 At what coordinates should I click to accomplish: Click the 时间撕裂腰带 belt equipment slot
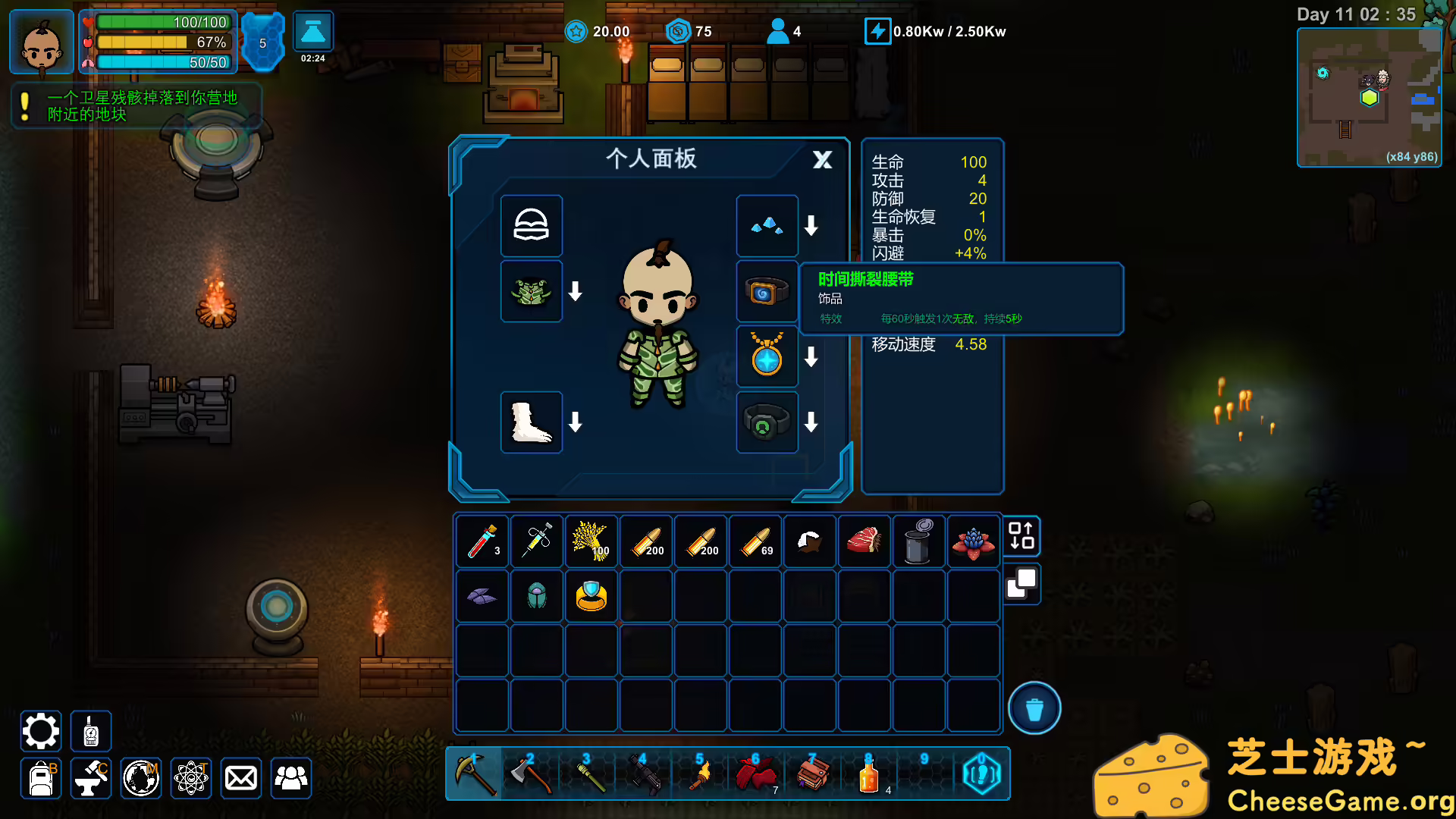767,291
